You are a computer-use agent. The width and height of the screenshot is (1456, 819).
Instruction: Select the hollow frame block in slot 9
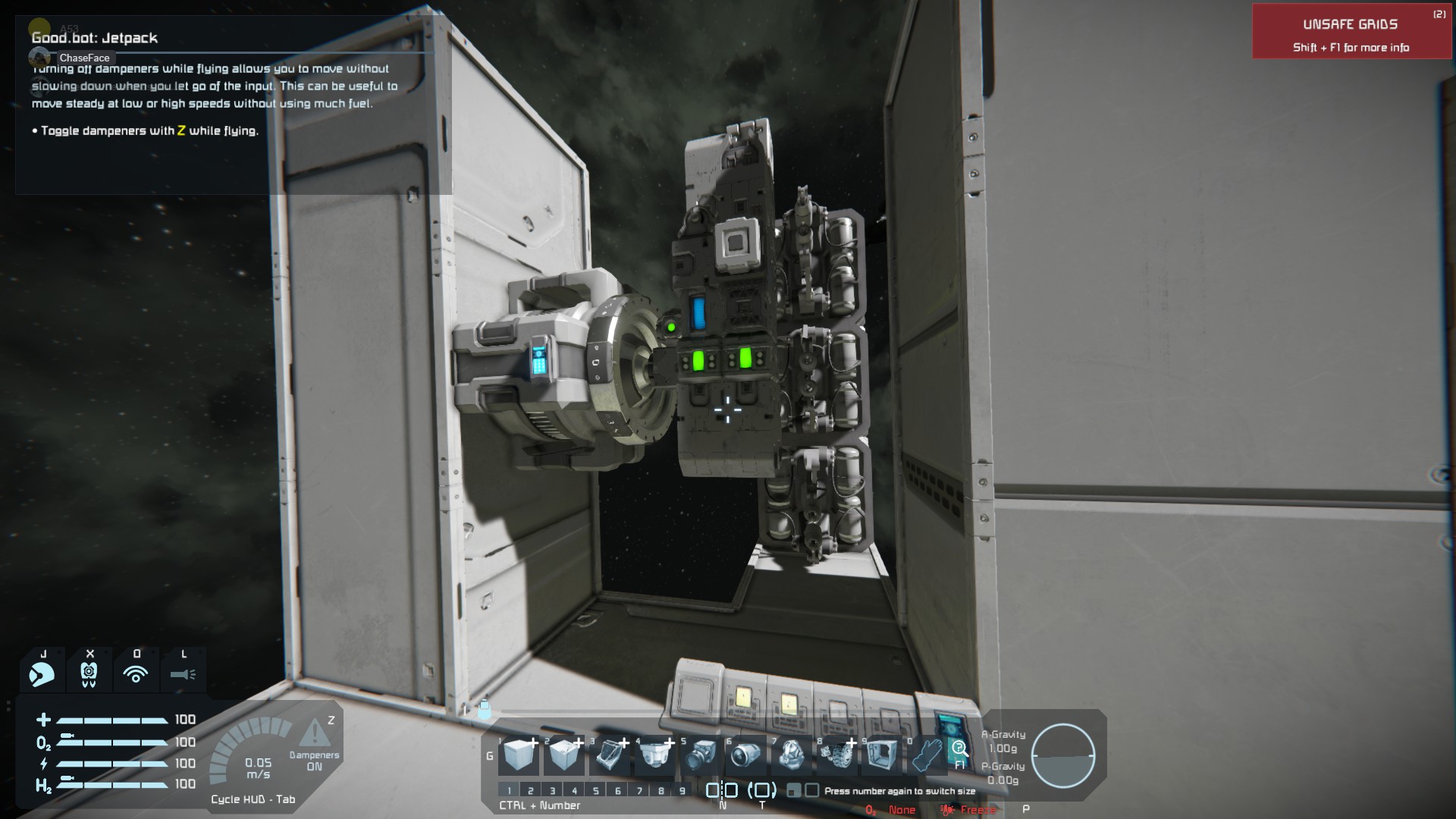[882, 755]
